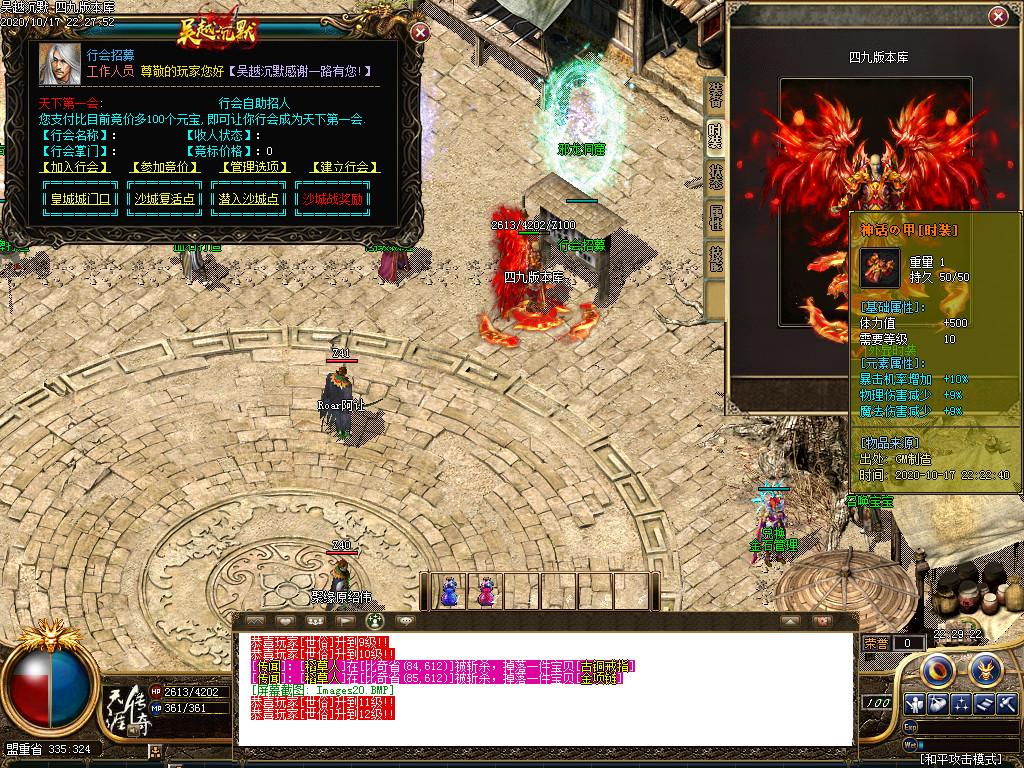
Task: Use the red potion in the hotbar
Action: pyautogui.click(x=485, y=591)
